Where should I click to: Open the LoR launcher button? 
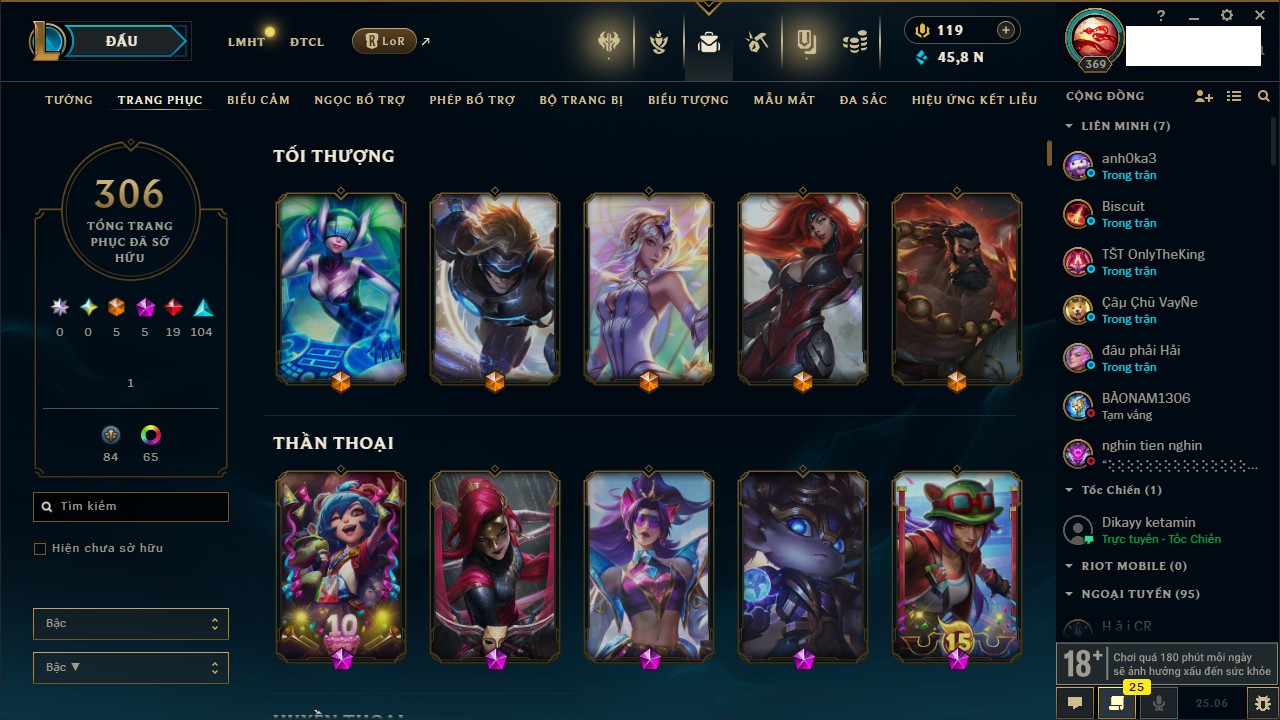(x=384, y=42)
